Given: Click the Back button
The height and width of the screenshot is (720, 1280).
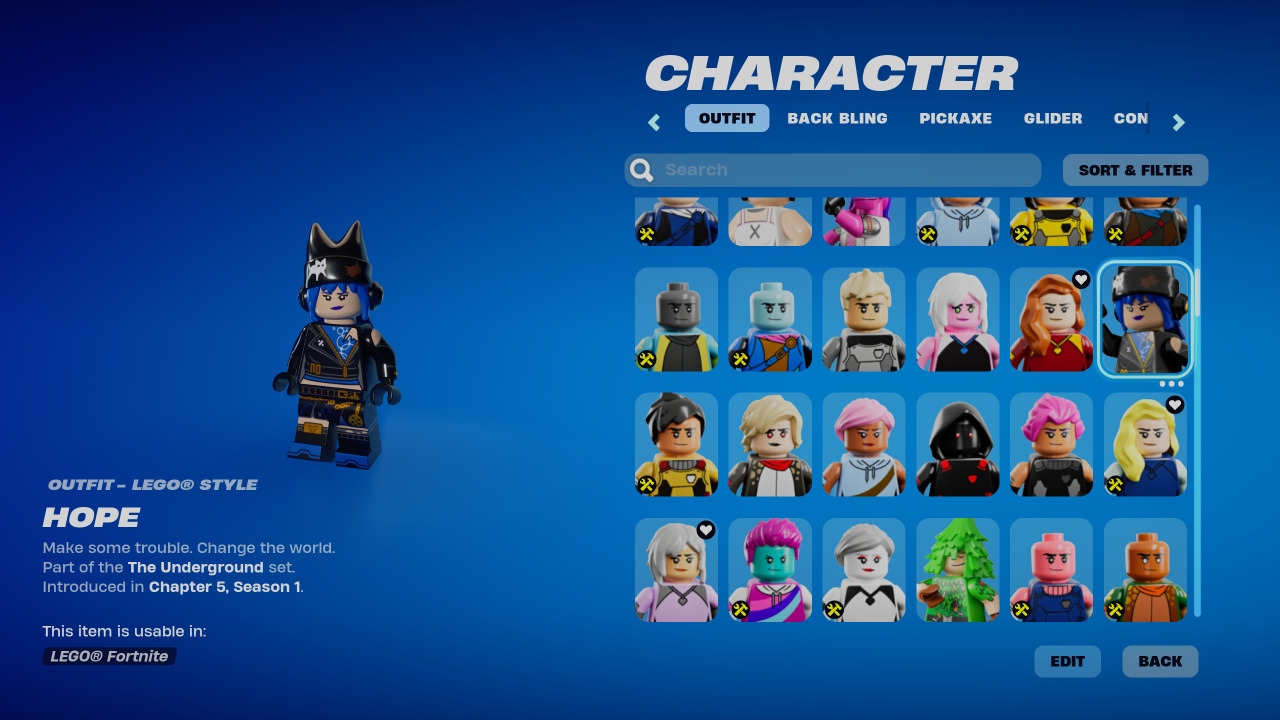Looking at the screenshot, I should coord(1160,661).
